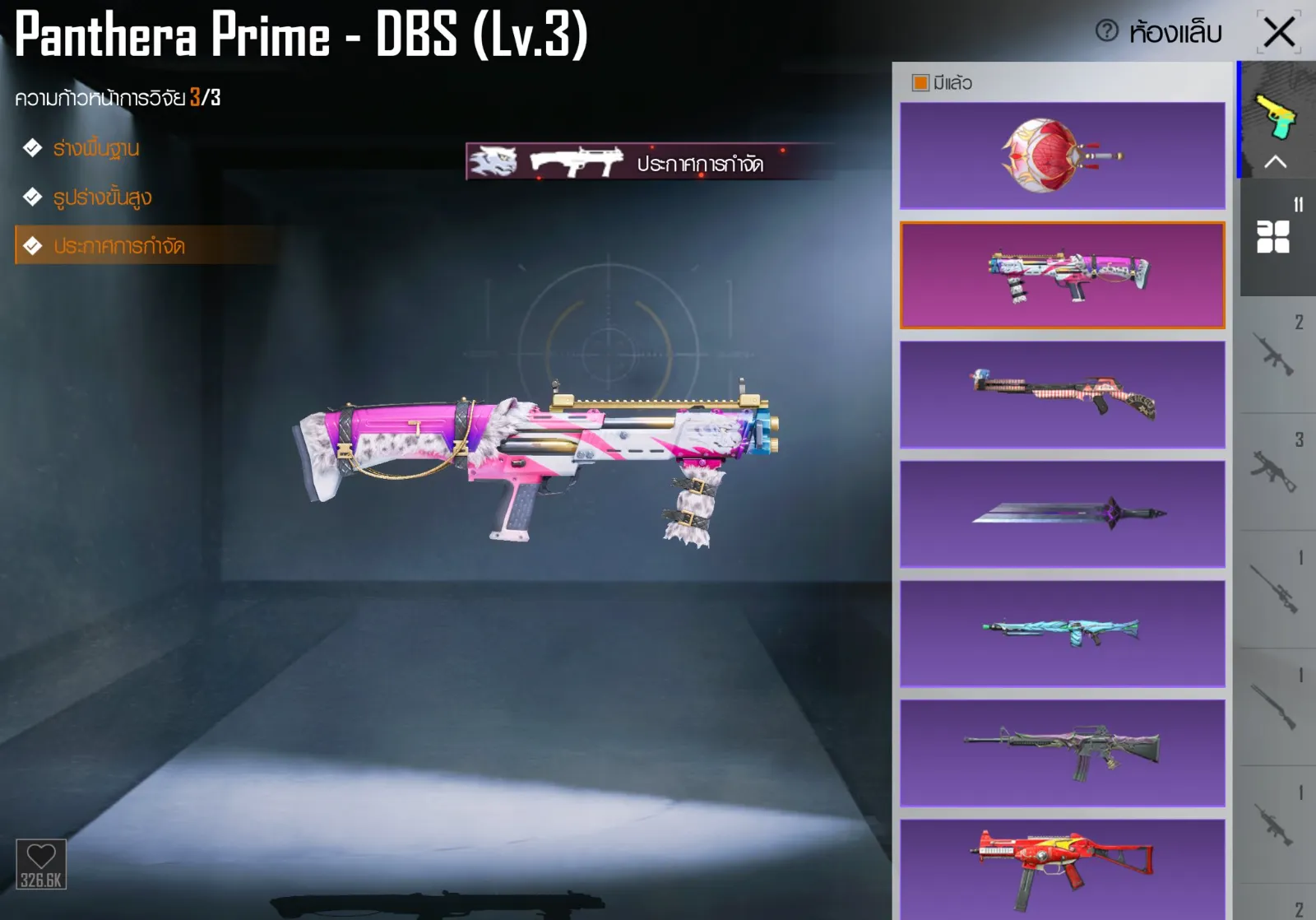Screen dimensions: 1316x920
Task: Choose the striped shotgun skin thumbnail
Action: (1062, 395)
